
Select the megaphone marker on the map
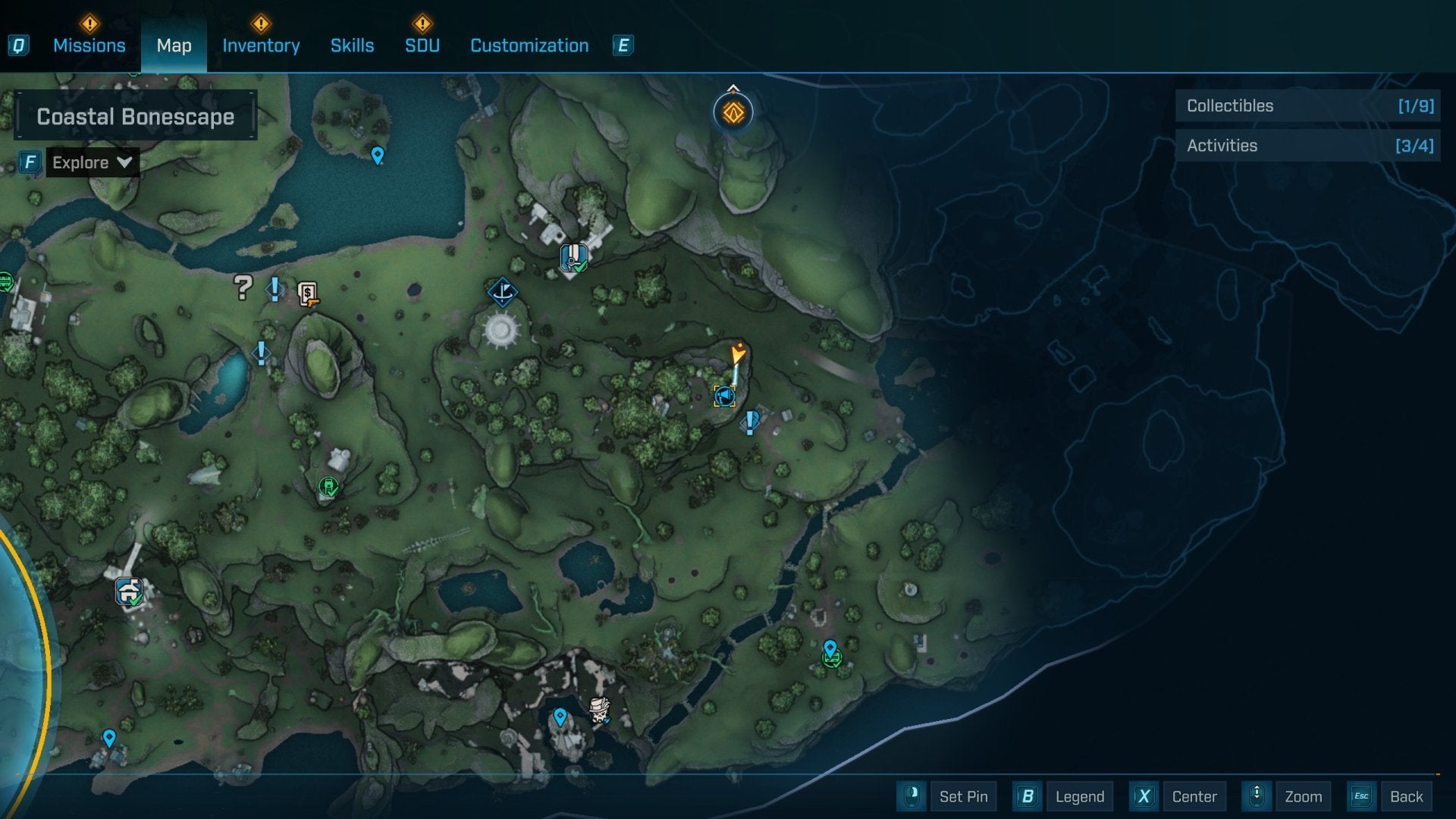724,396
